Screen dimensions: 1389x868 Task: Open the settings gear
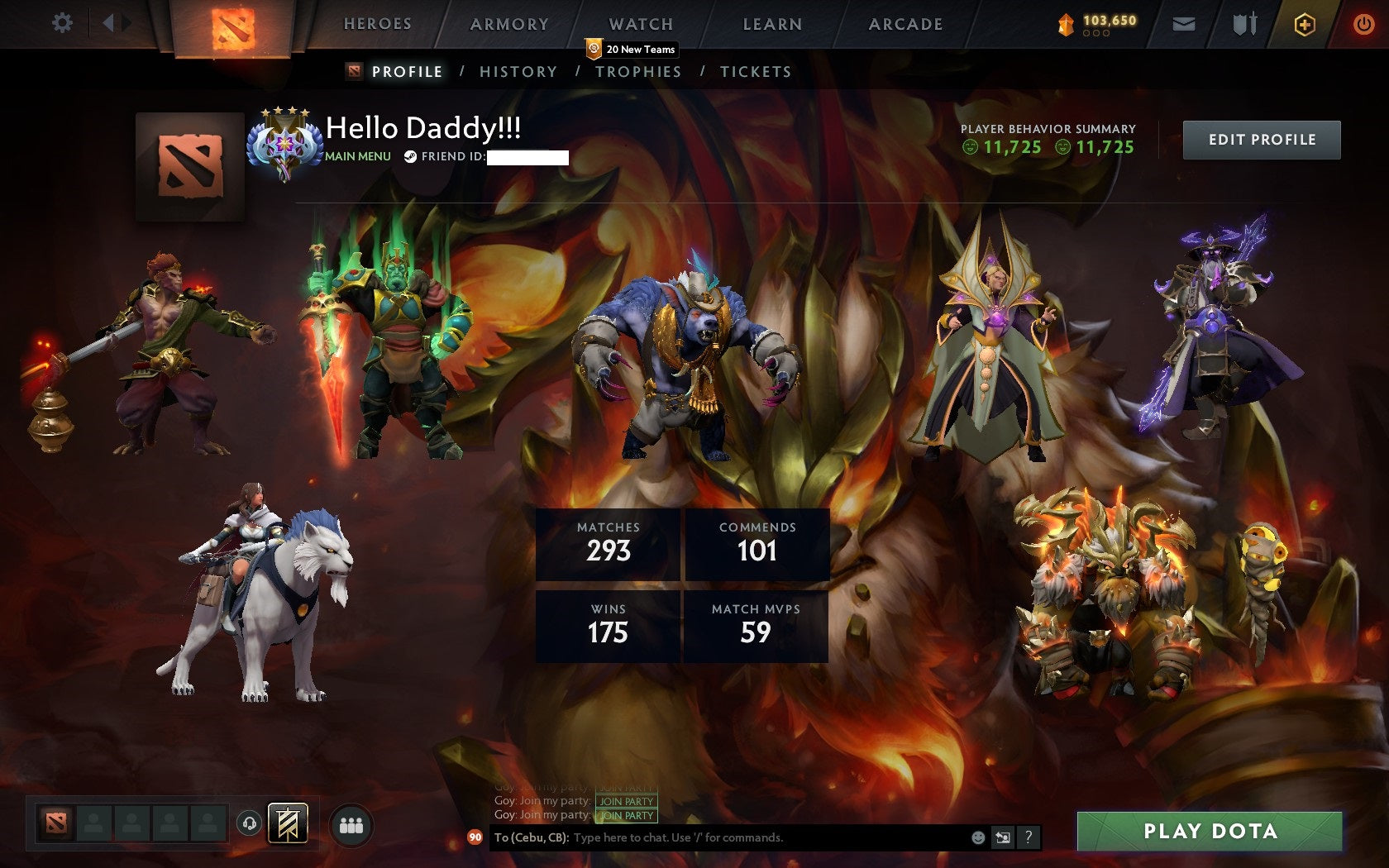point(60,23)
